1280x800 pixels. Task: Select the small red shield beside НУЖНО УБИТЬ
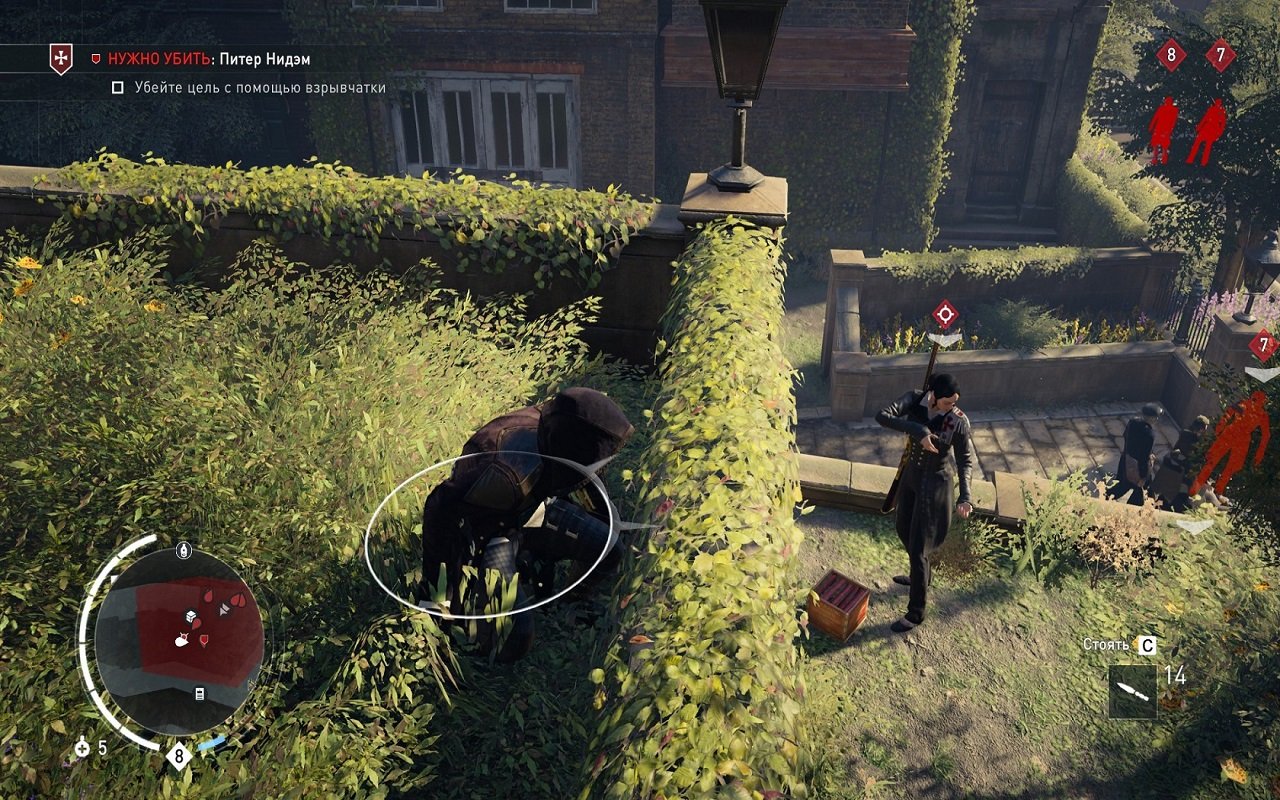pos(96,58)
